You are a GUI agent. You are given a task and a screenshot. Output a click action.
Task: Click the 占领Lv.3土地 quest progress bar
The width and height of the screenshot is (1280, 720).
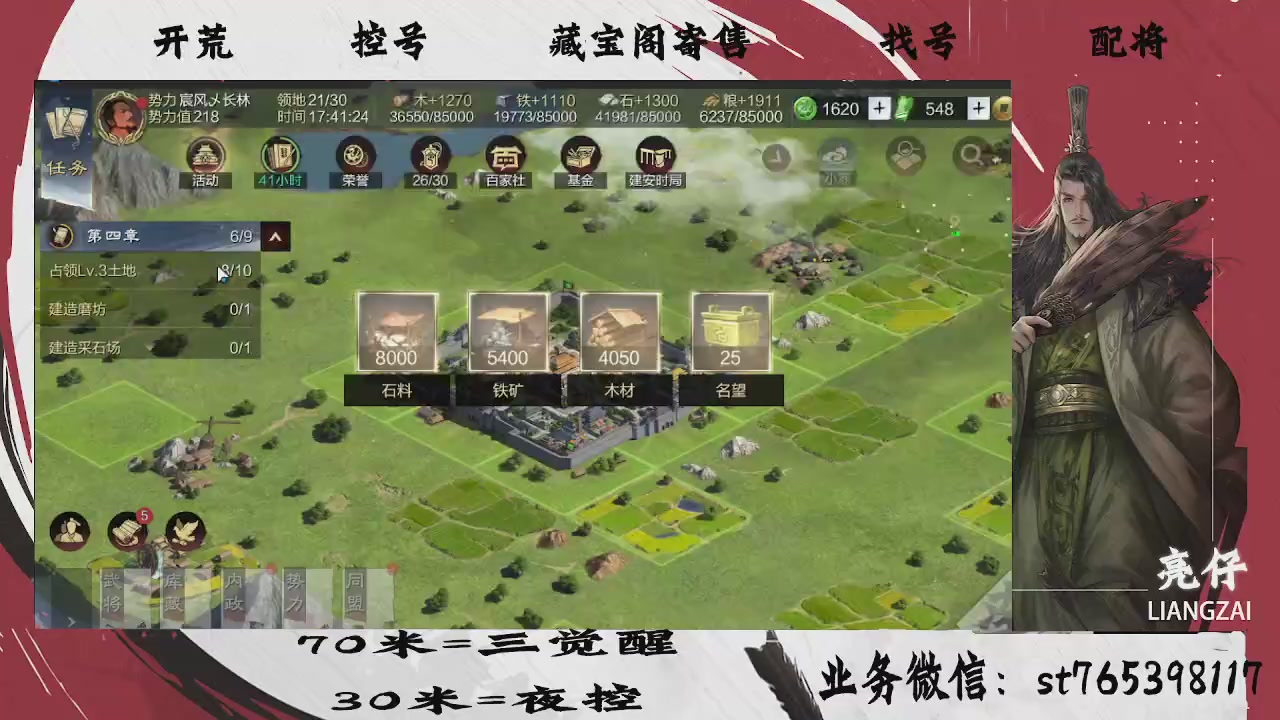(x=150, y=270)
